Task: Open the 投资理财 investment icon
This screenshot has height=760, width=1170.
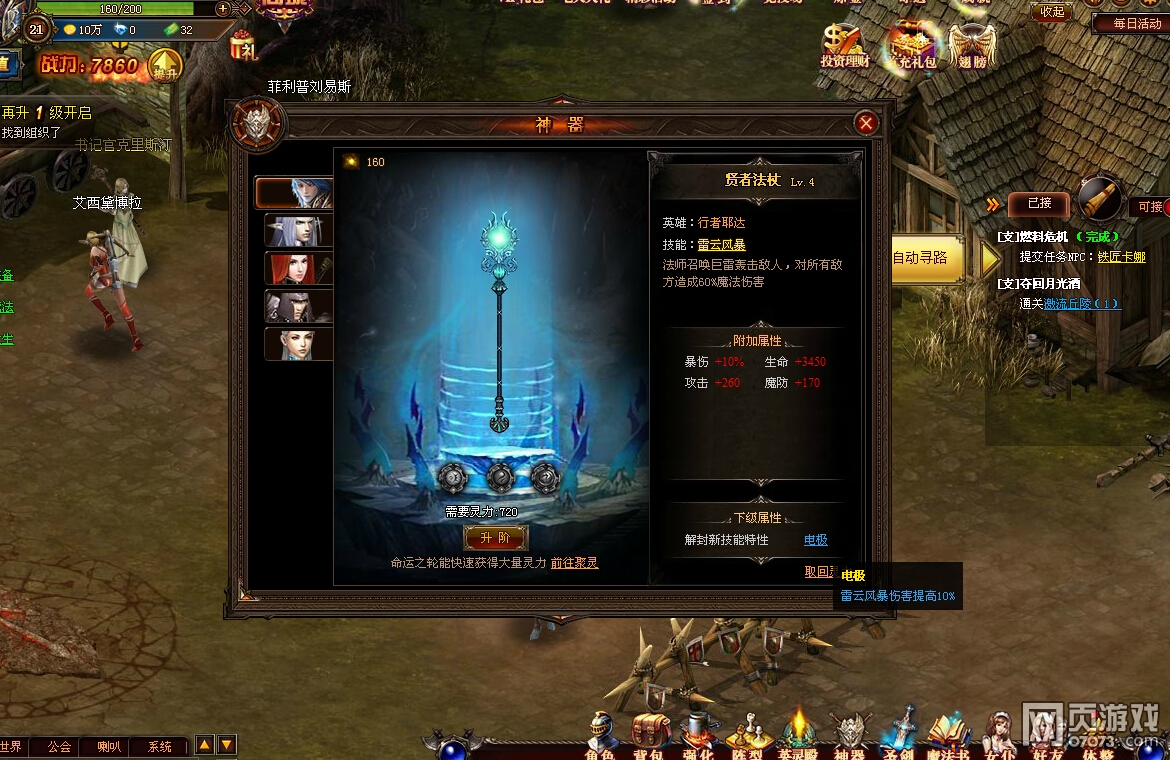Action: coord(845,47)
